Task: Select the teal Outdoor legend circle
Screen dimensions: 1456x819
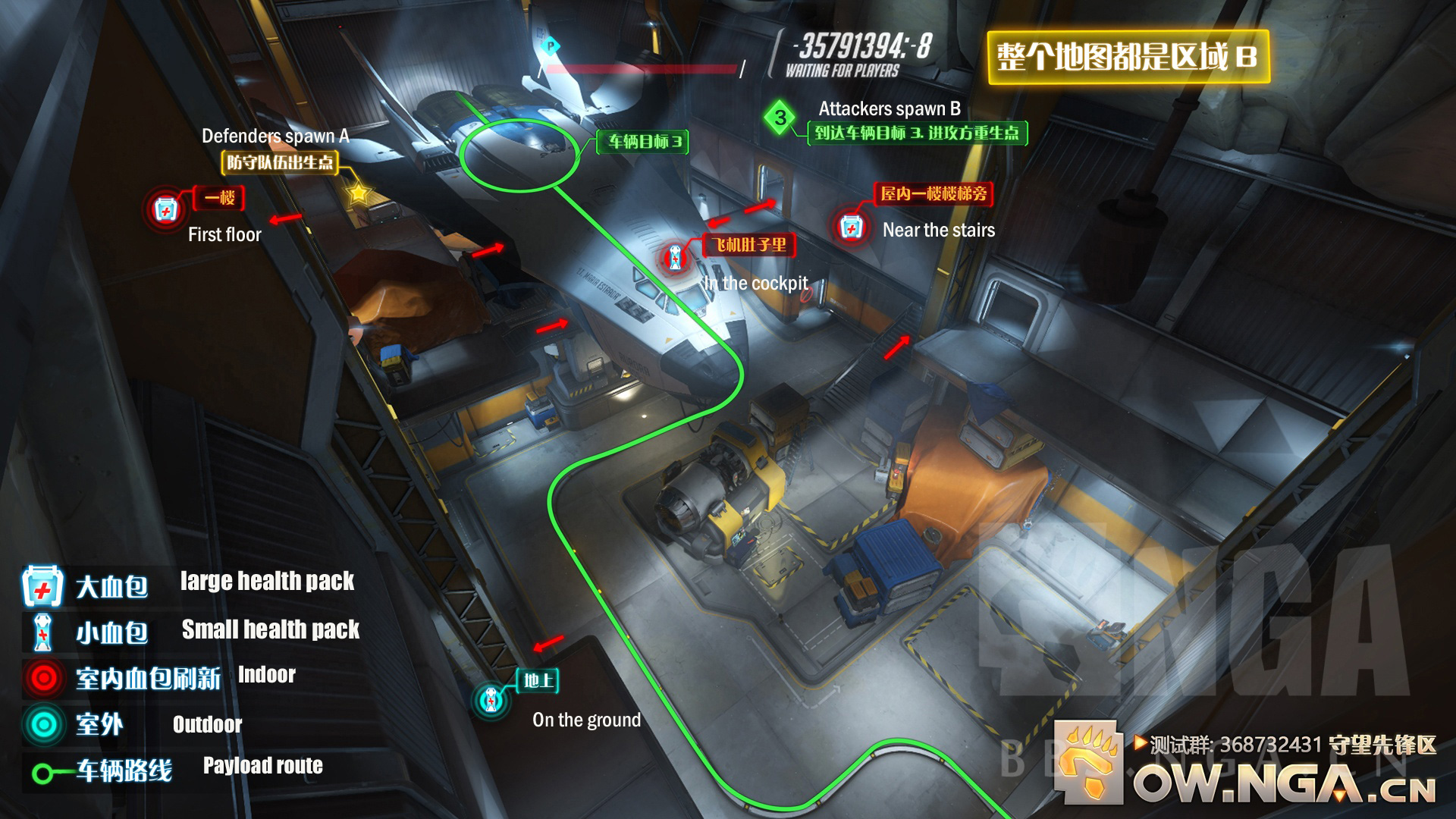Action: click(44, 724)
